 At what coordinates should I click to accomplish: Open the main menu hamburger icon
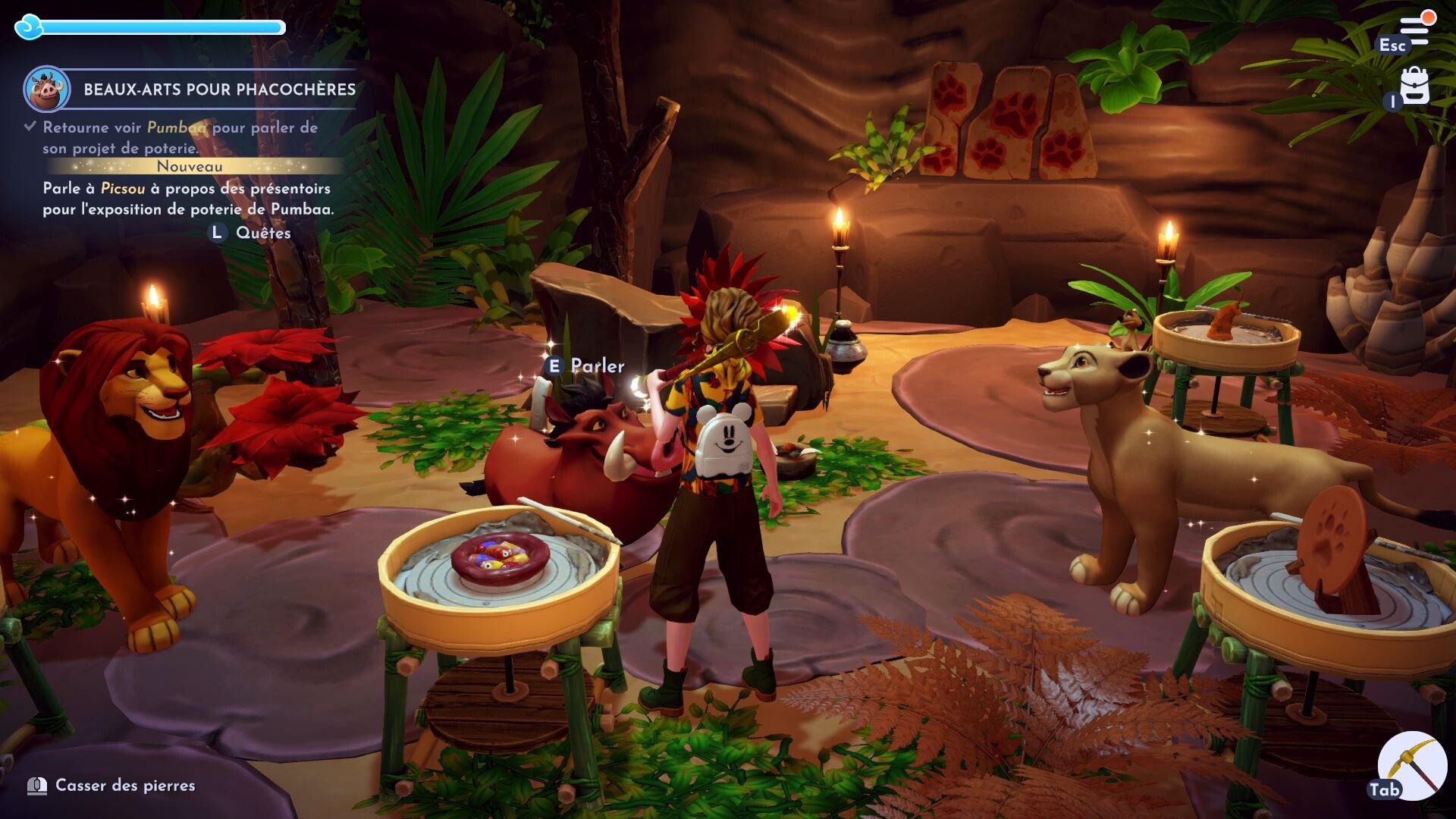pos(1415,30)
